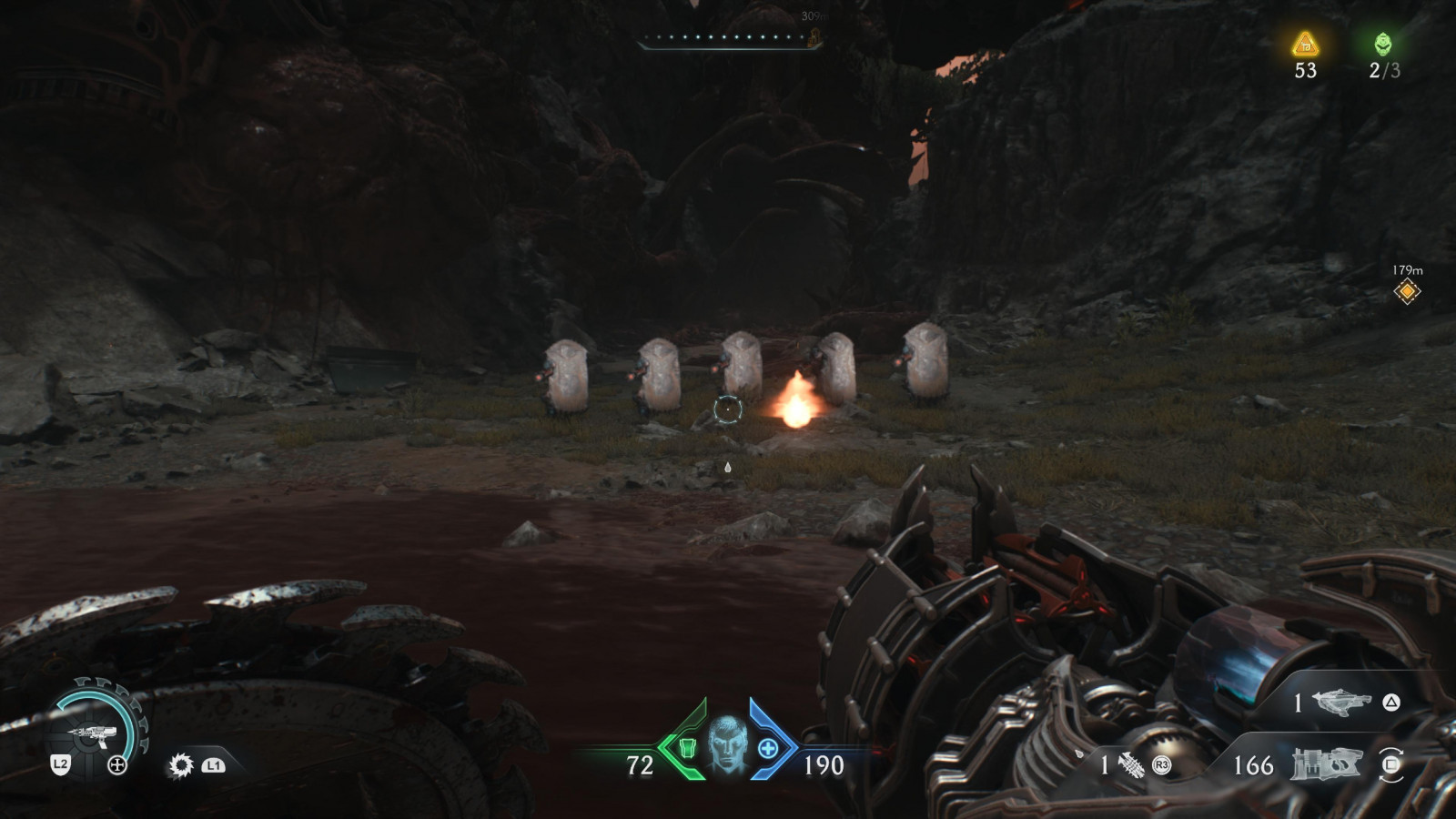Use the spiked melee weapon icon
1456x819 pixels.
[1130, 765]
